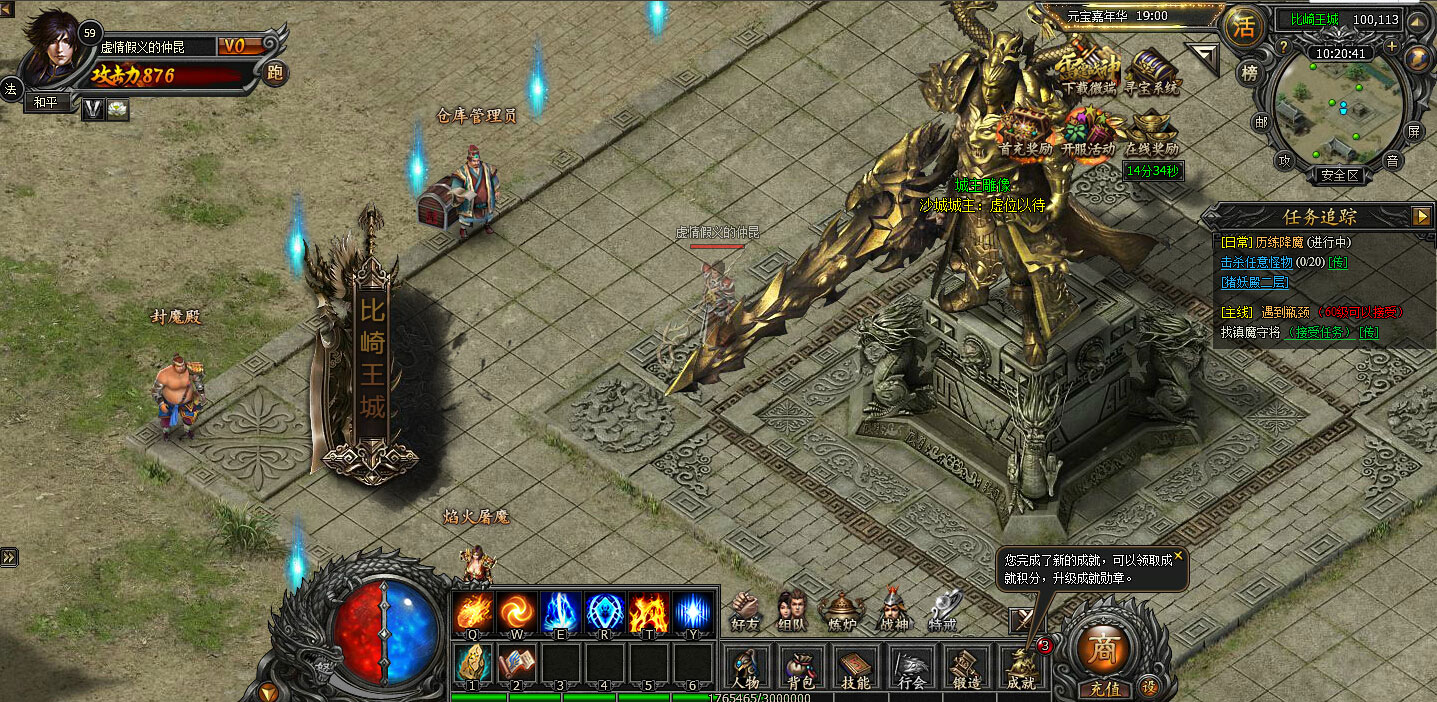Open the 行会 guild panel
1437x702 pixels.
911,668
